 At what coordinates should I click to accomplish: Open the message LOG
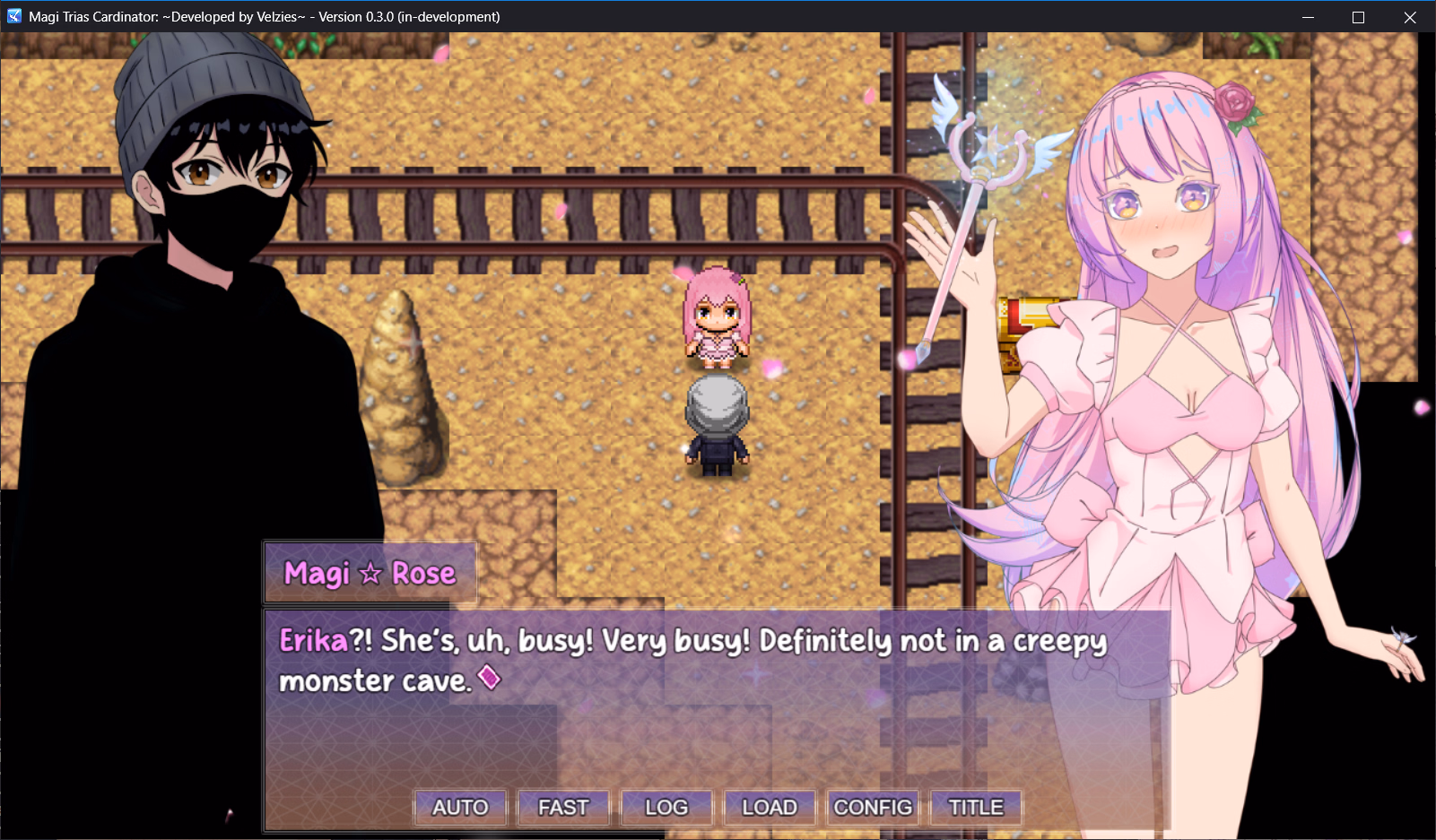point(666,807)
